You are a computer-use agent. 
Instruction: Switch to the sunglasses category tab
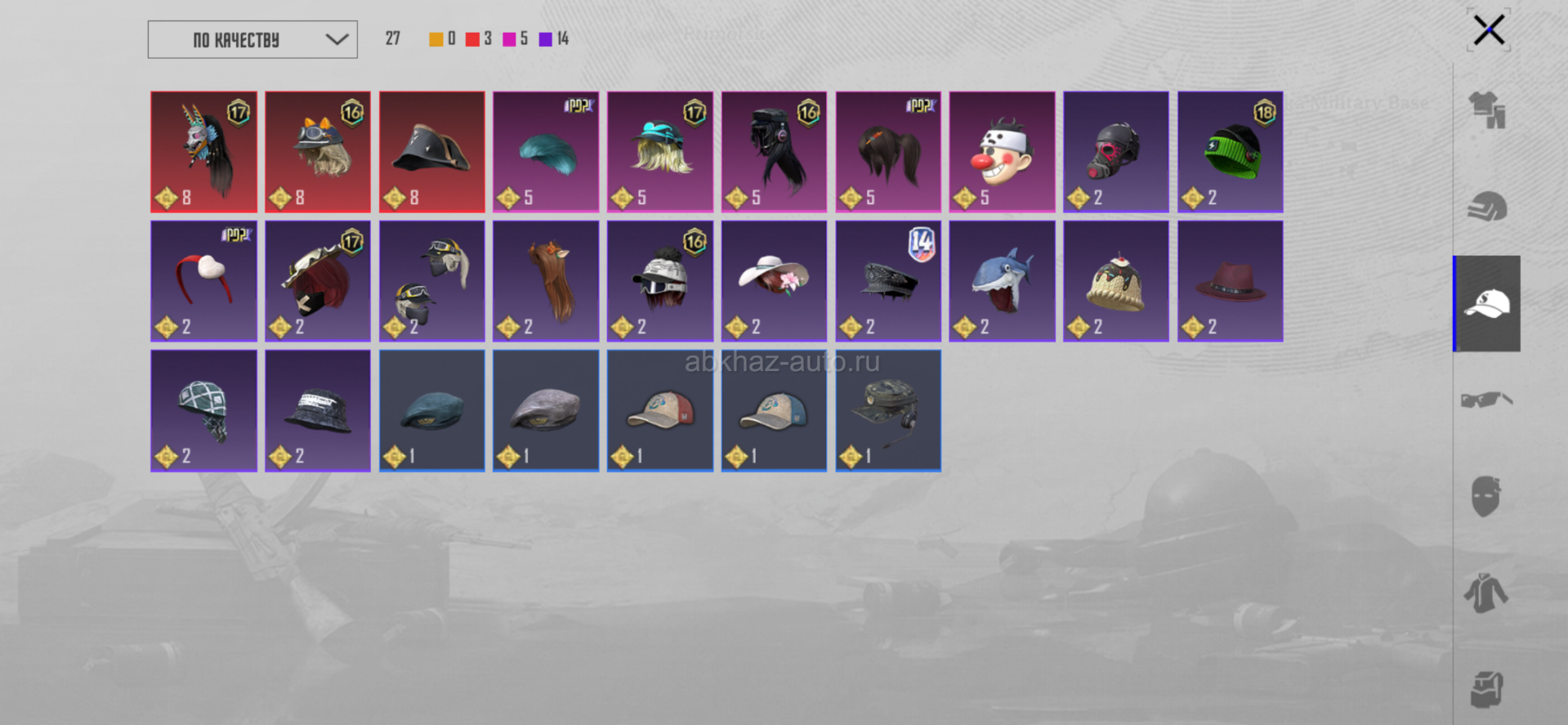click(x=1487, y=401)
